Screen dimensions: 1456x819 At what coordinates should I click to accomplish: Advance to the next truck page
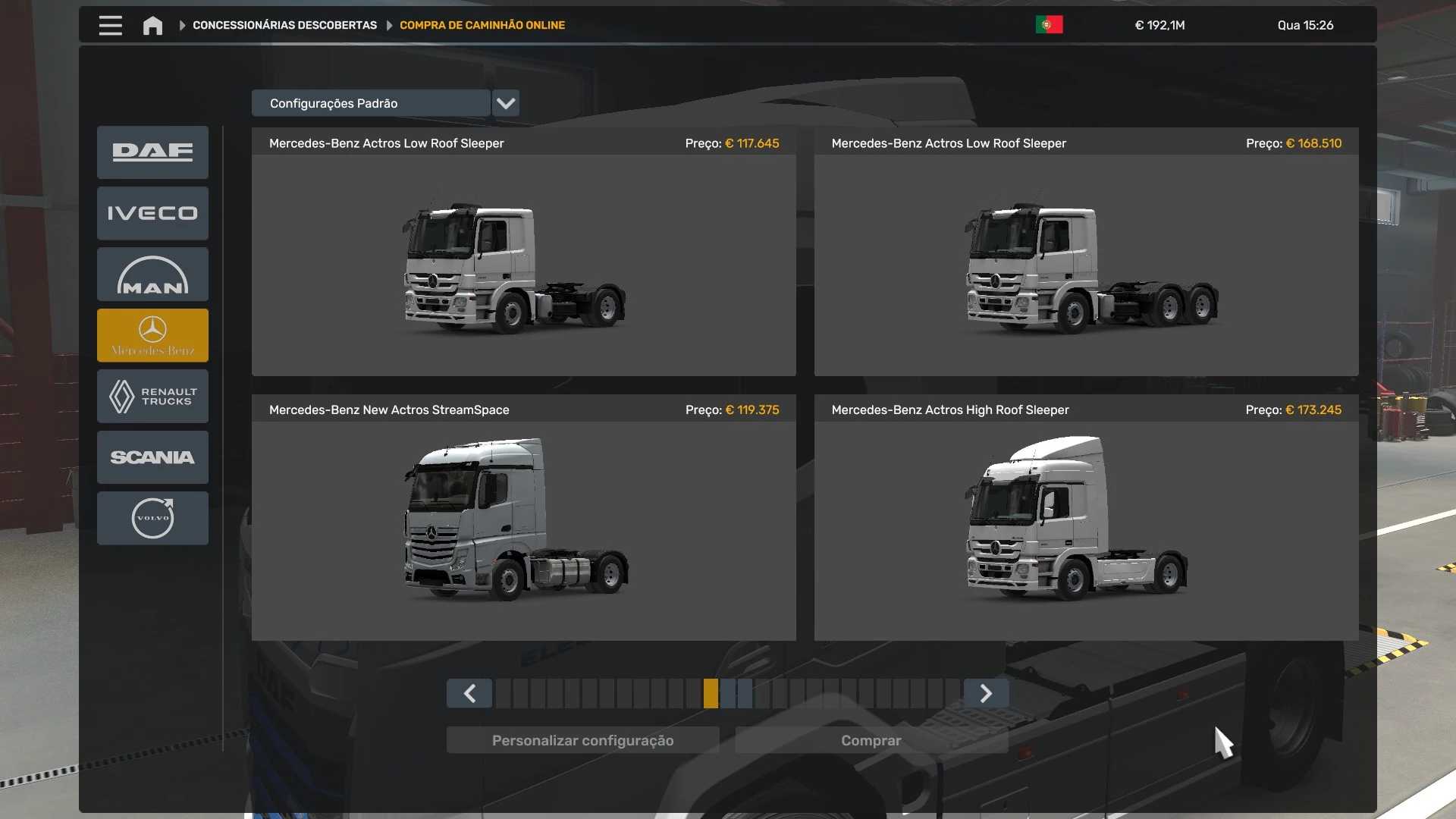pos(986,693)
